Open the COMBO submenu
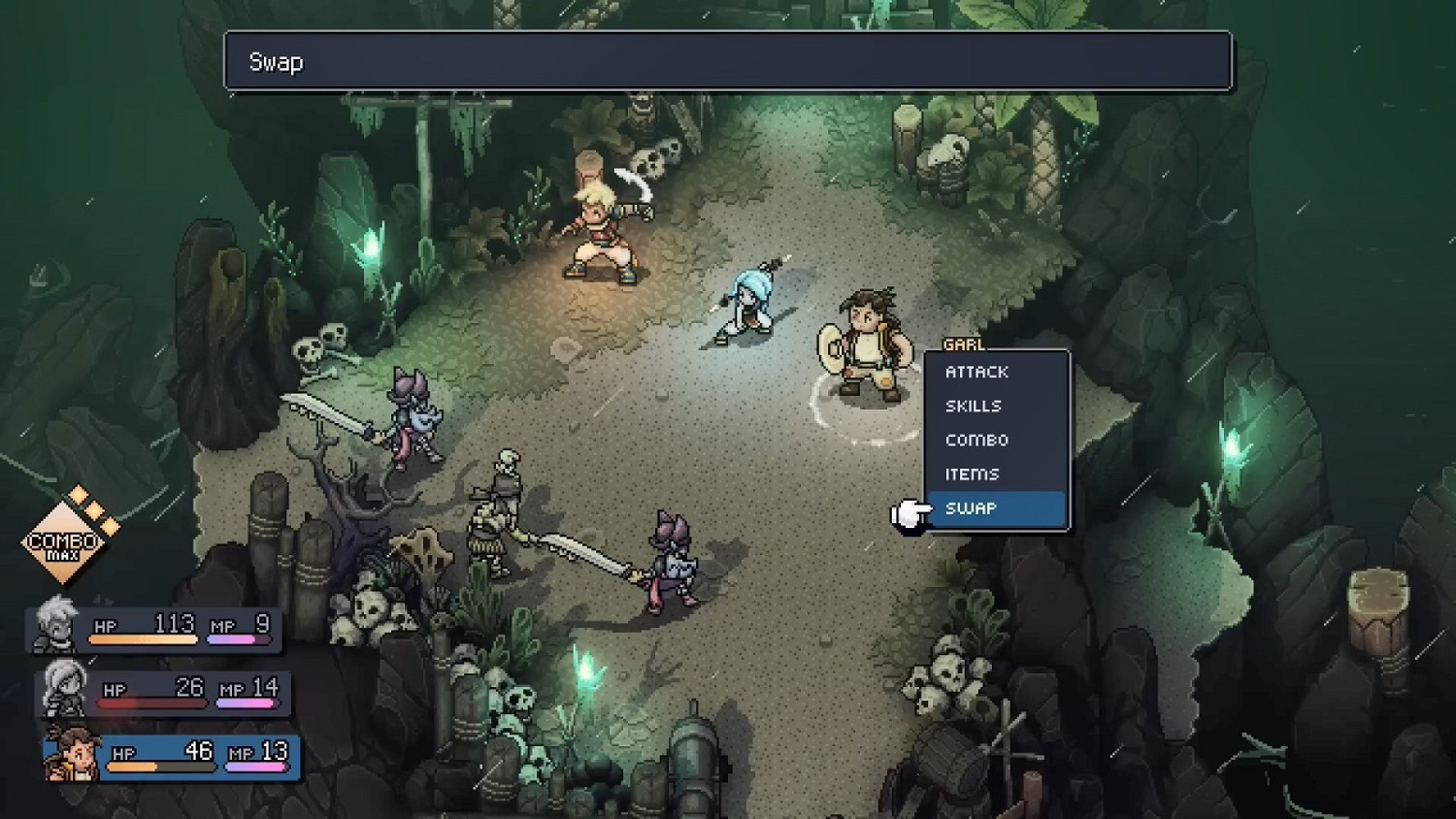Image resolution: width=1456 pixels, height=819 pixels. [976, 440]
